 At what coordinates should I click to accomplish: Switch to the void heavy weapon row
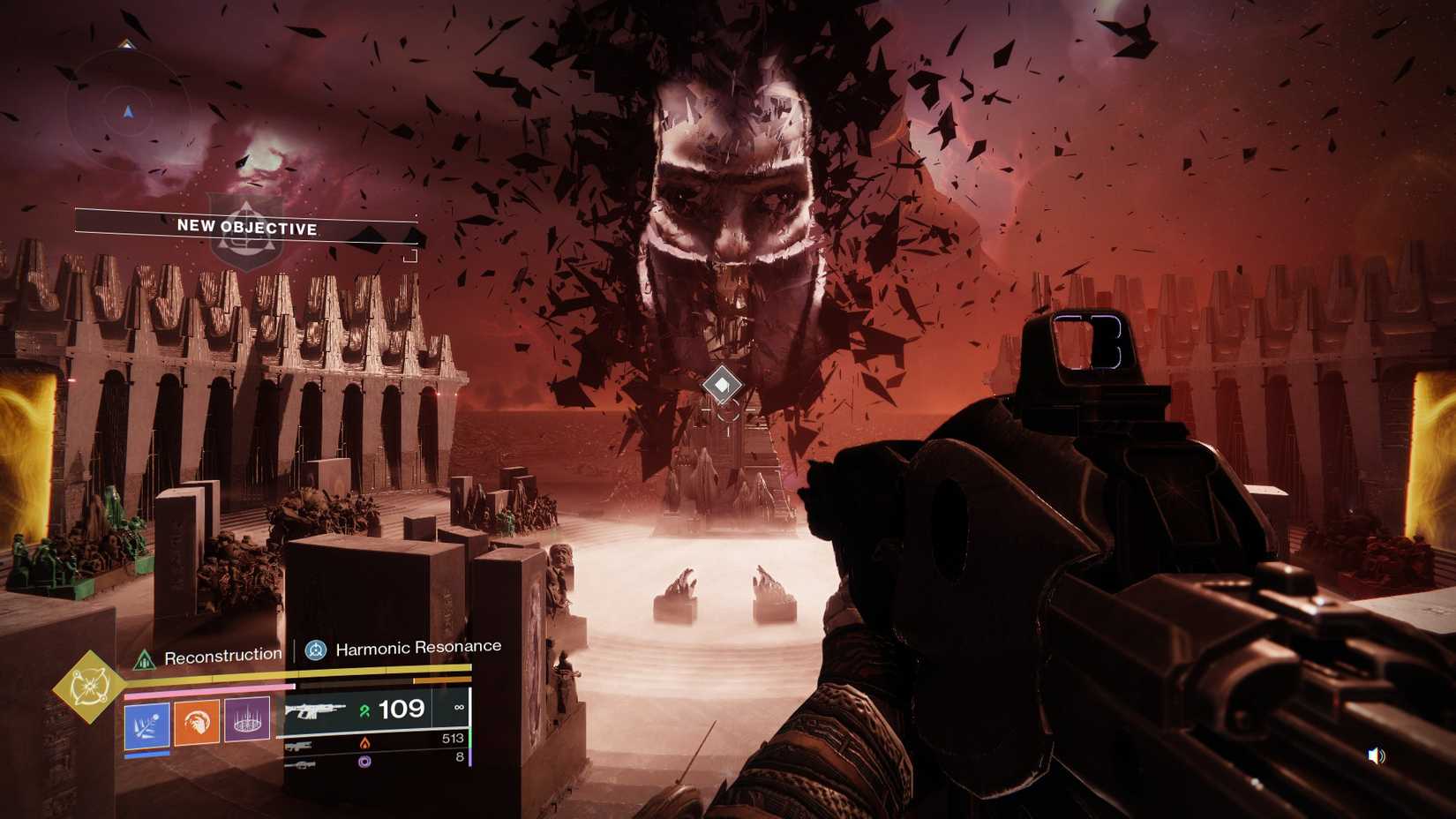tap(375, 760)
